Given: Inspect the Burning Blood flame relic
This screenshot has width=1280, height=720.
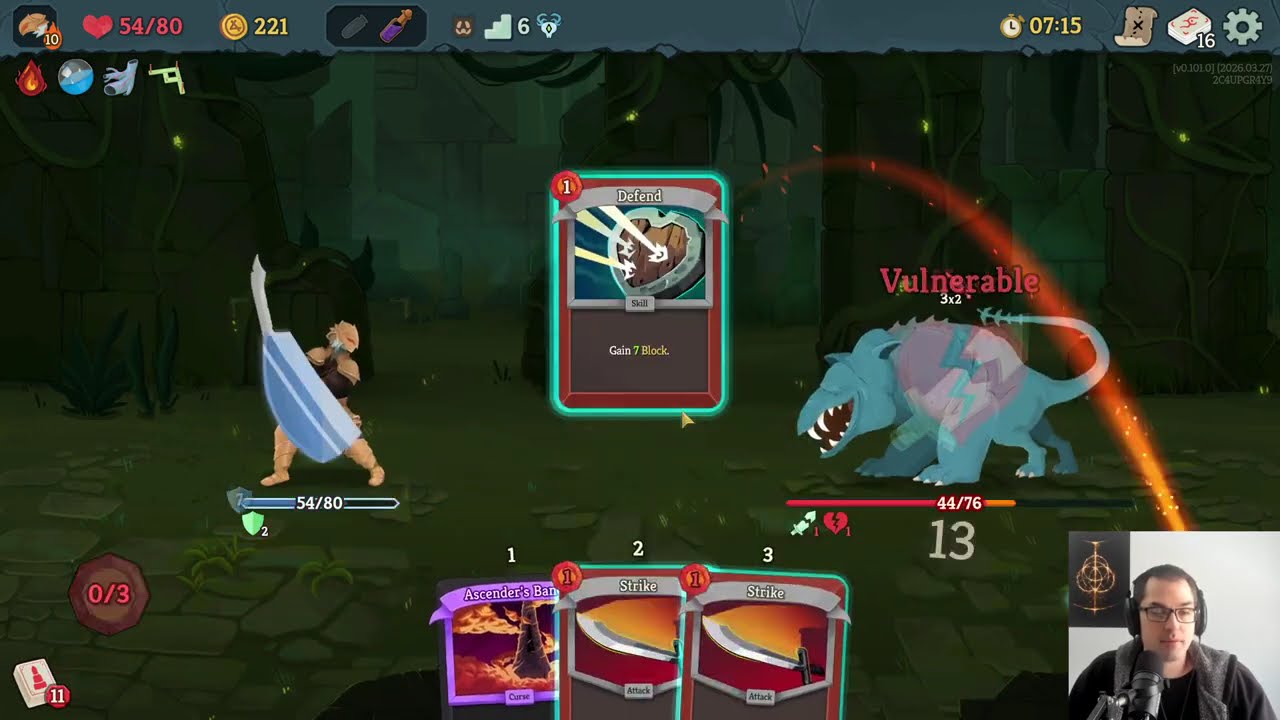Looking at the screenshot, I should point(31,78).
